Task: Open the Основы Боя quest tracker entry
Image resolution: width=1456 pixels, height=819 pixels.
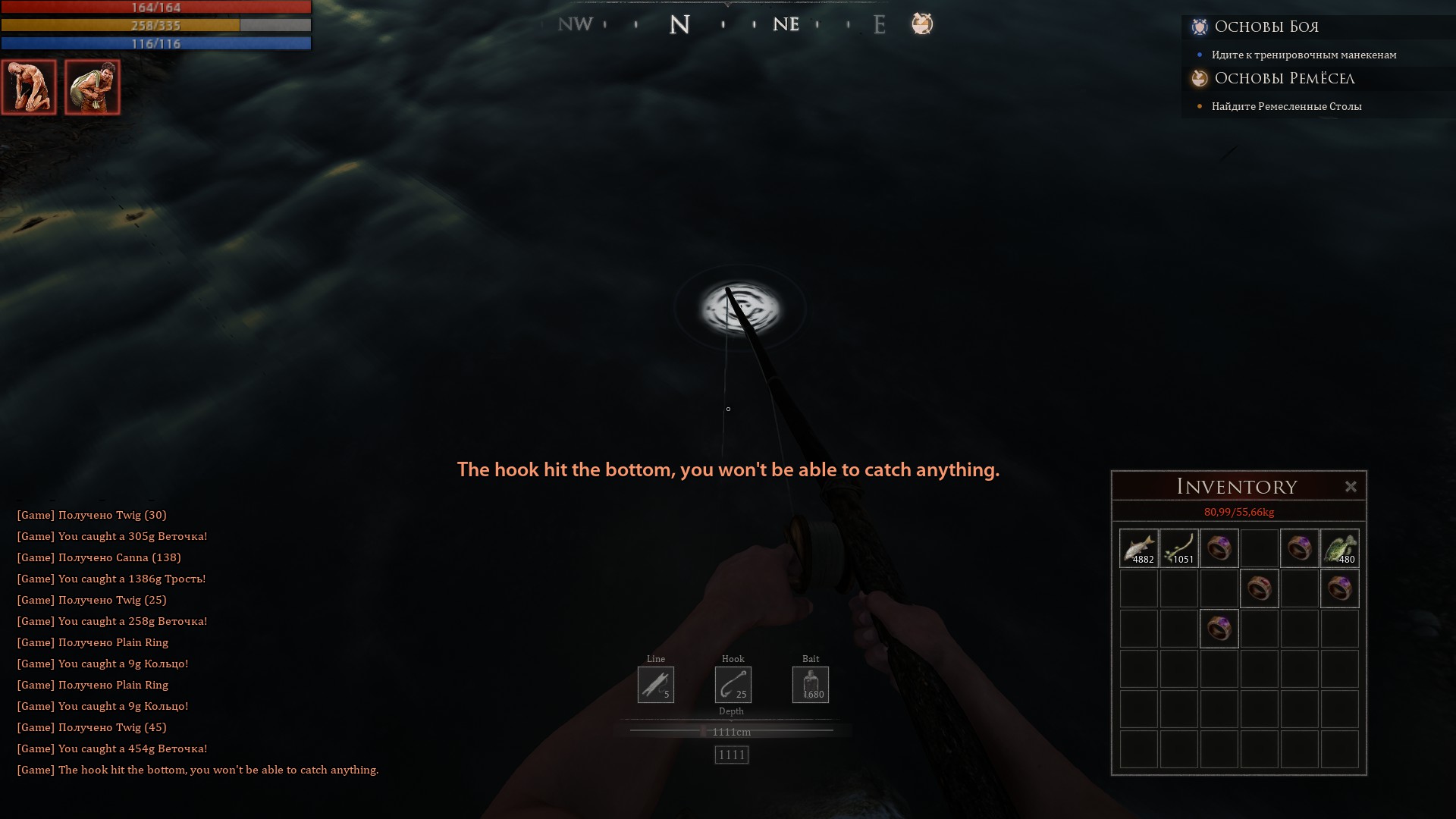Action: tap(1266, 27)
